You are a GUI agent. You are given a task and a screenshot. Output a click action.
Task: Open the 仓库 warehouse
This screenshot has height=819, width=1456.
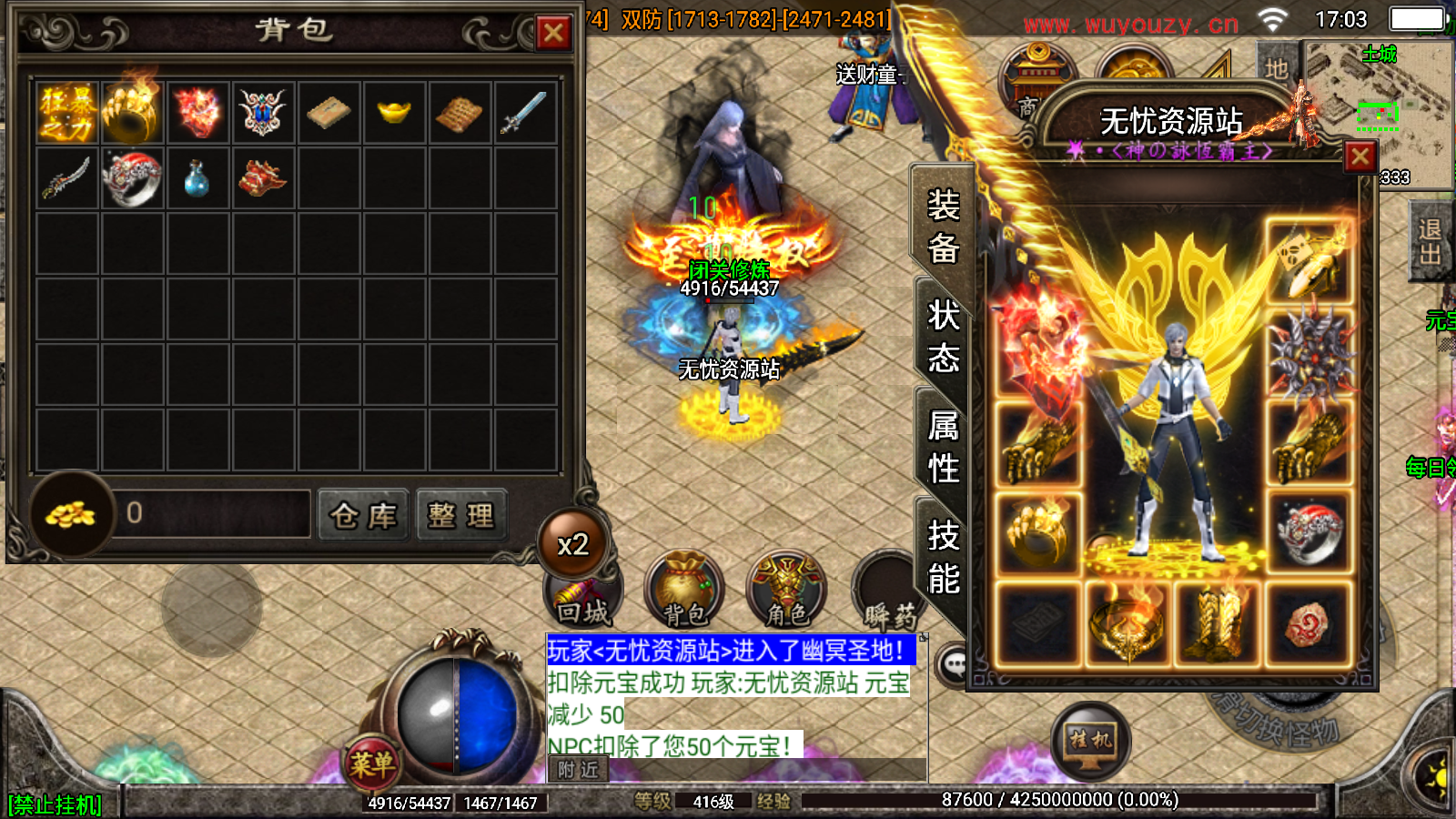(363, 515)
